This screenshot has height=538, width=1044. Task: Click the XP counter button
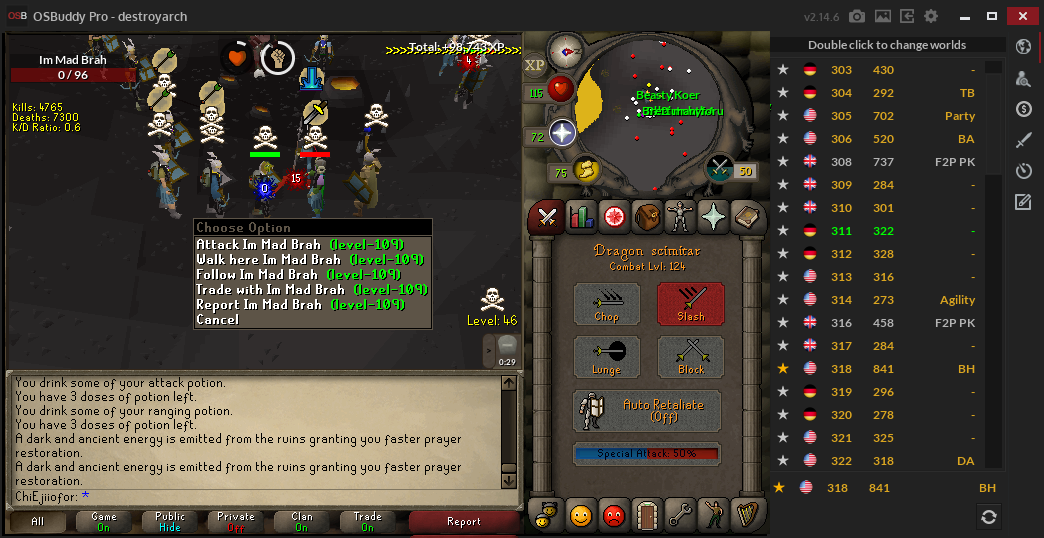coord(535,65)
